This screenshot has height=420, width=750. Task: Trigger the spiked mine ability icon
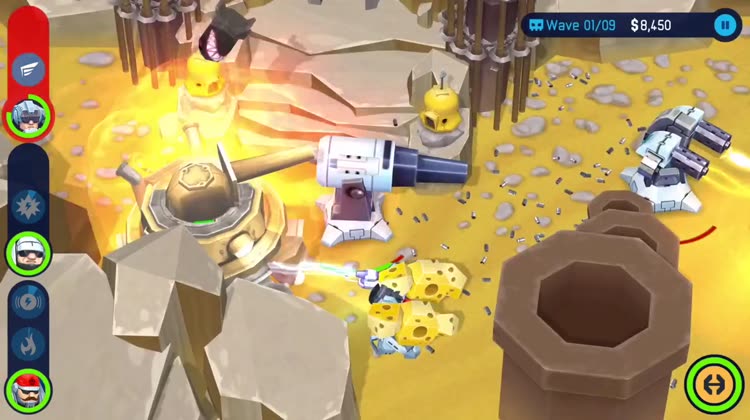coord(27,206)
